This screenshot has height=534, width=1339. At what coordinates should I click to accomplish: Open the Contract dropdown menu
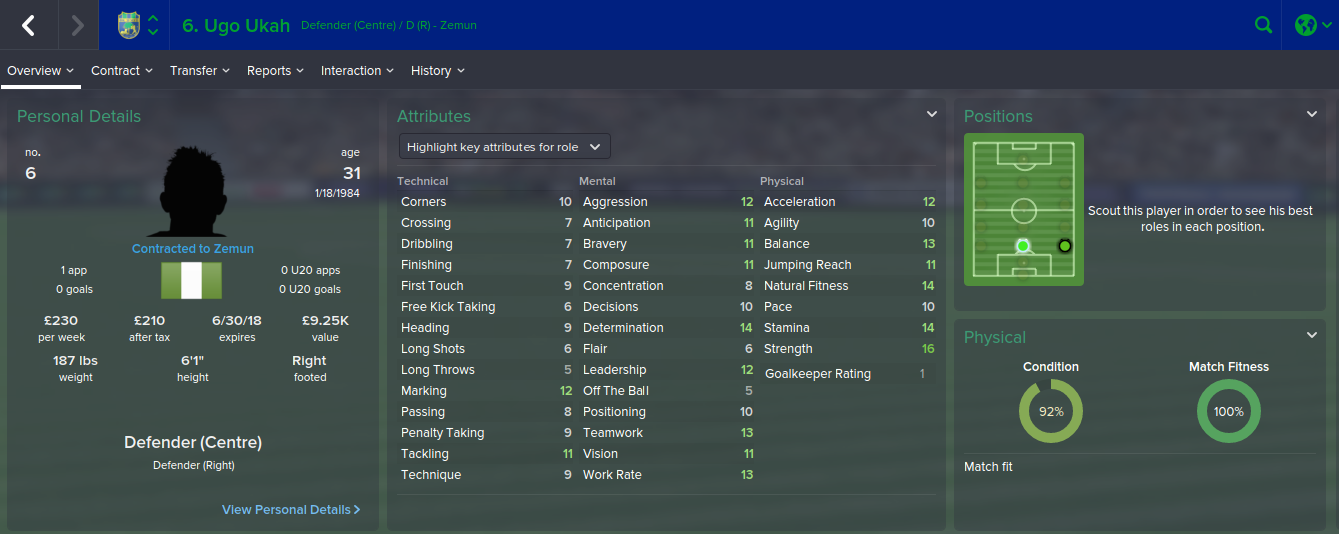[x=121, y=71]
